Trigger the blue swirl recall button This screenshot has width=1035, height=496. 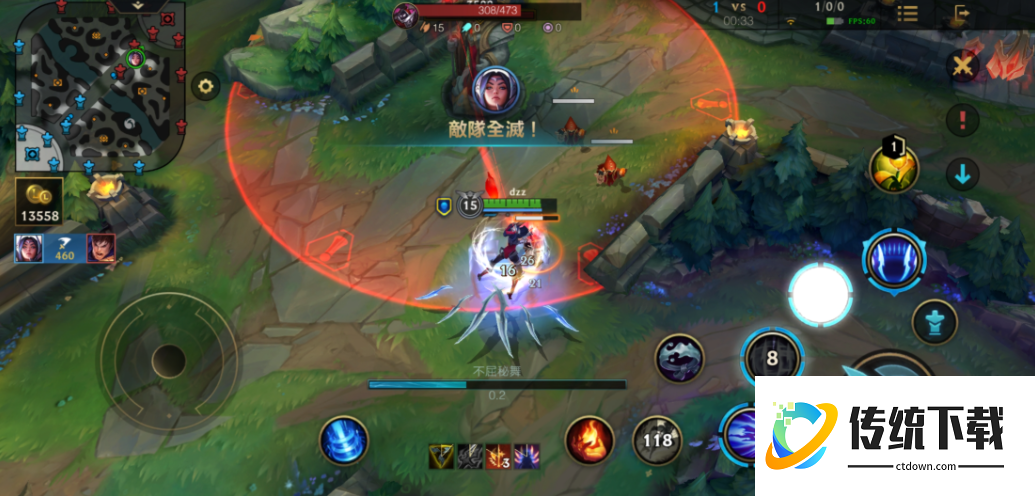(x=344, y=440)
